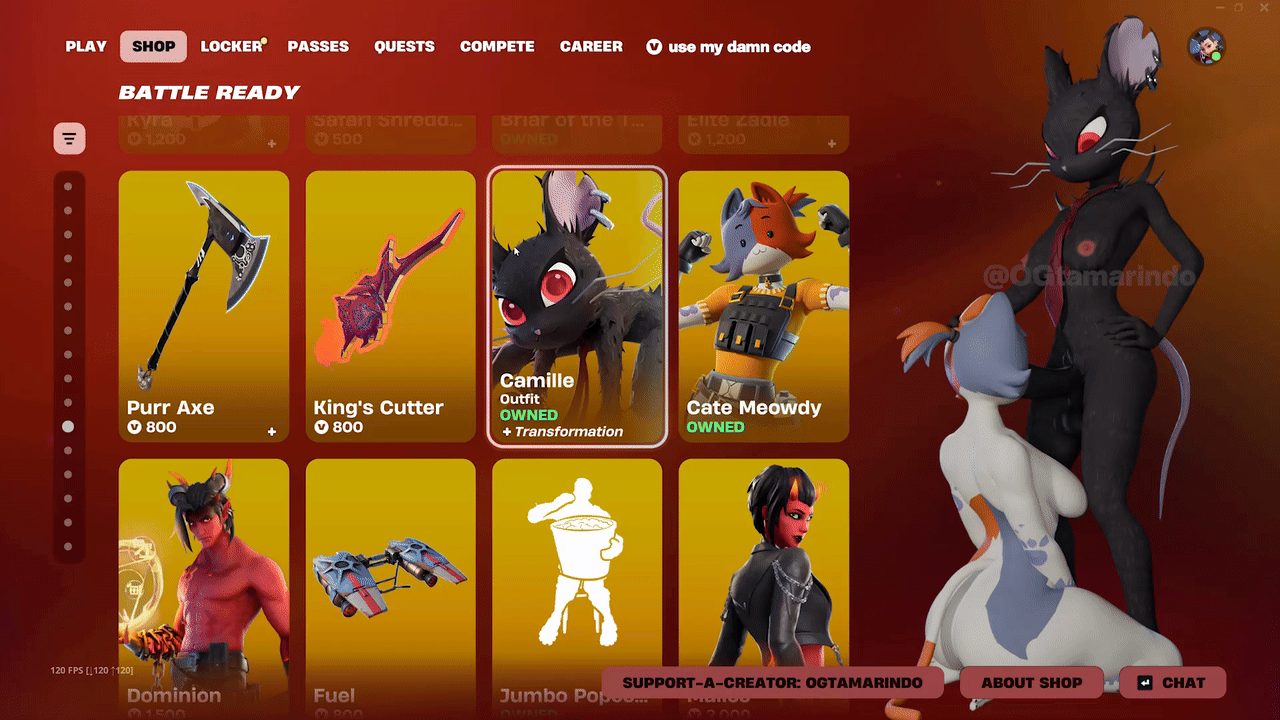Open the LOCKER tab
This screenshot has height=720, width=1280.
pos(232,46)
